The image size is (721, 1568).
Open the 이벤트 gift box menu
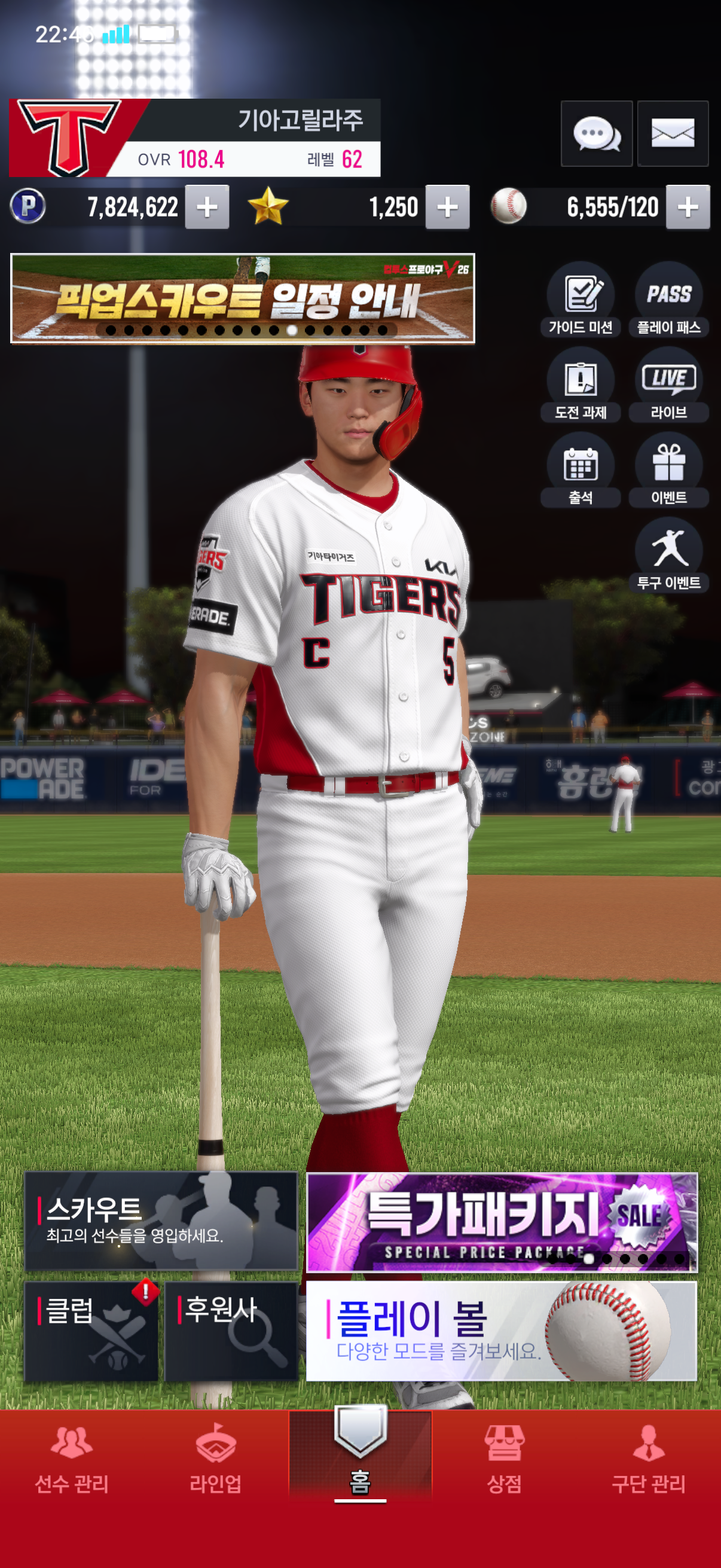tap(668, 470)
